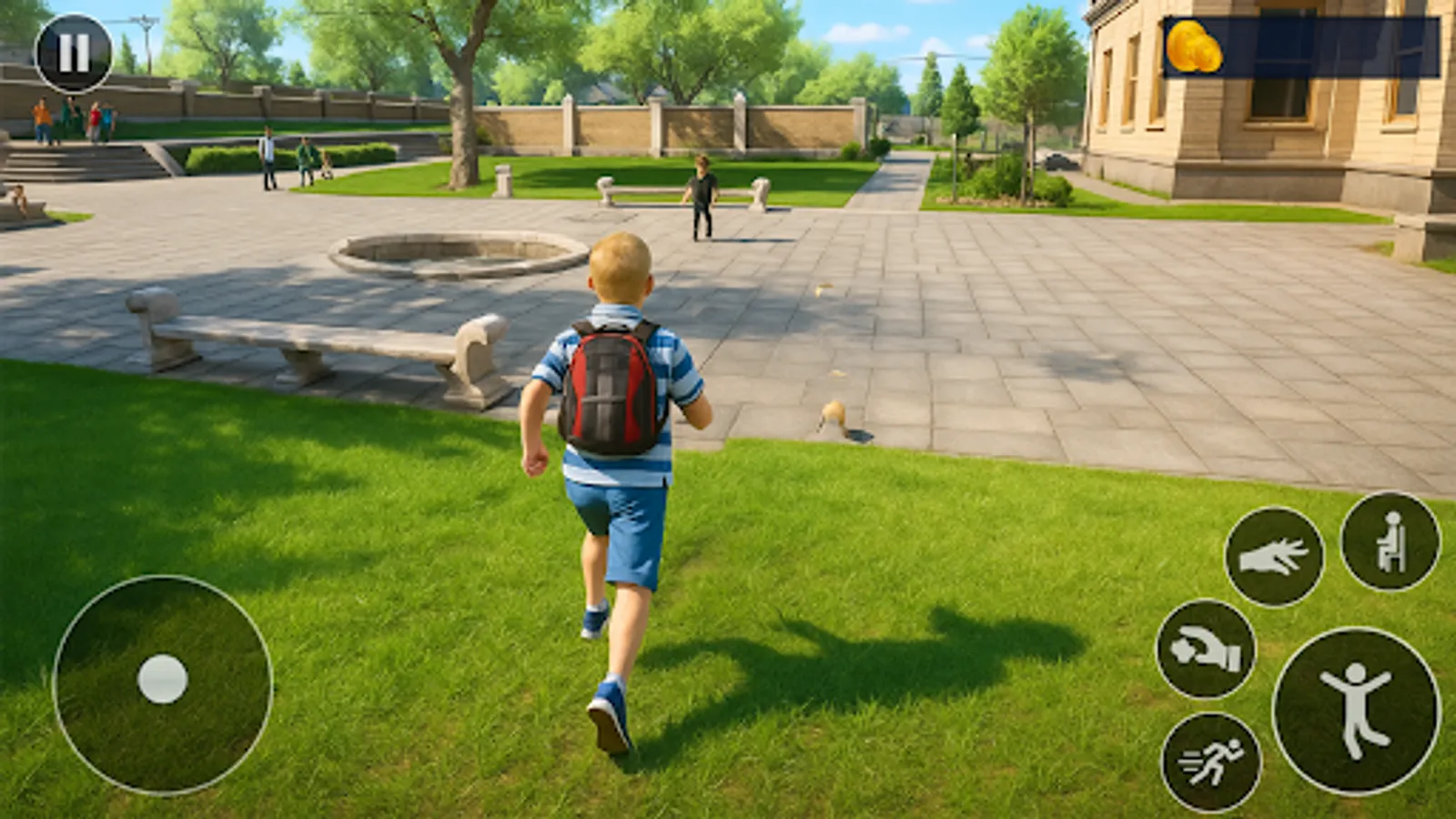Click the ball on the pavement

pos(832,411)
